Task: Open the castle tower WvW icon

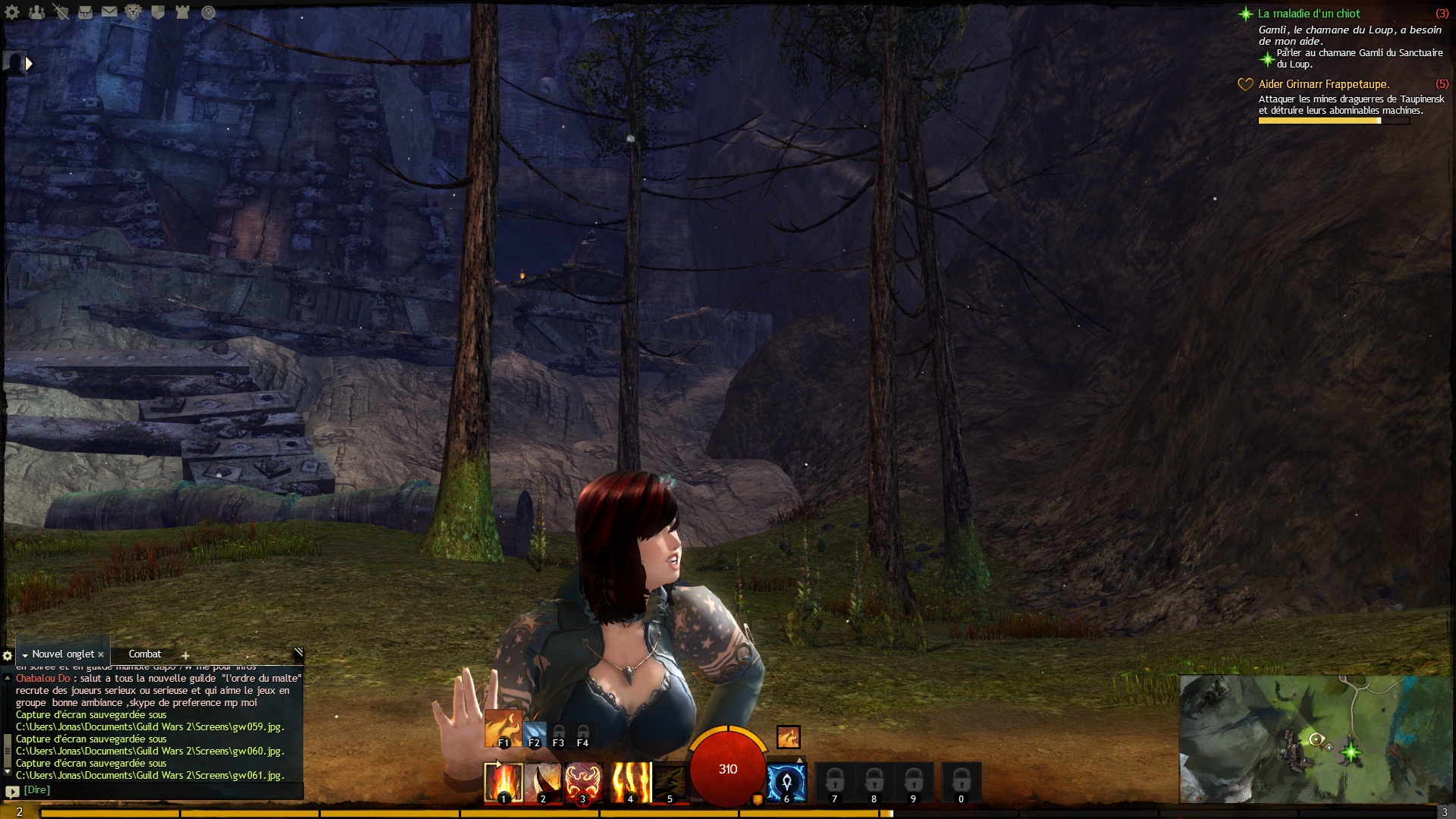Action: tap(182, 12)
